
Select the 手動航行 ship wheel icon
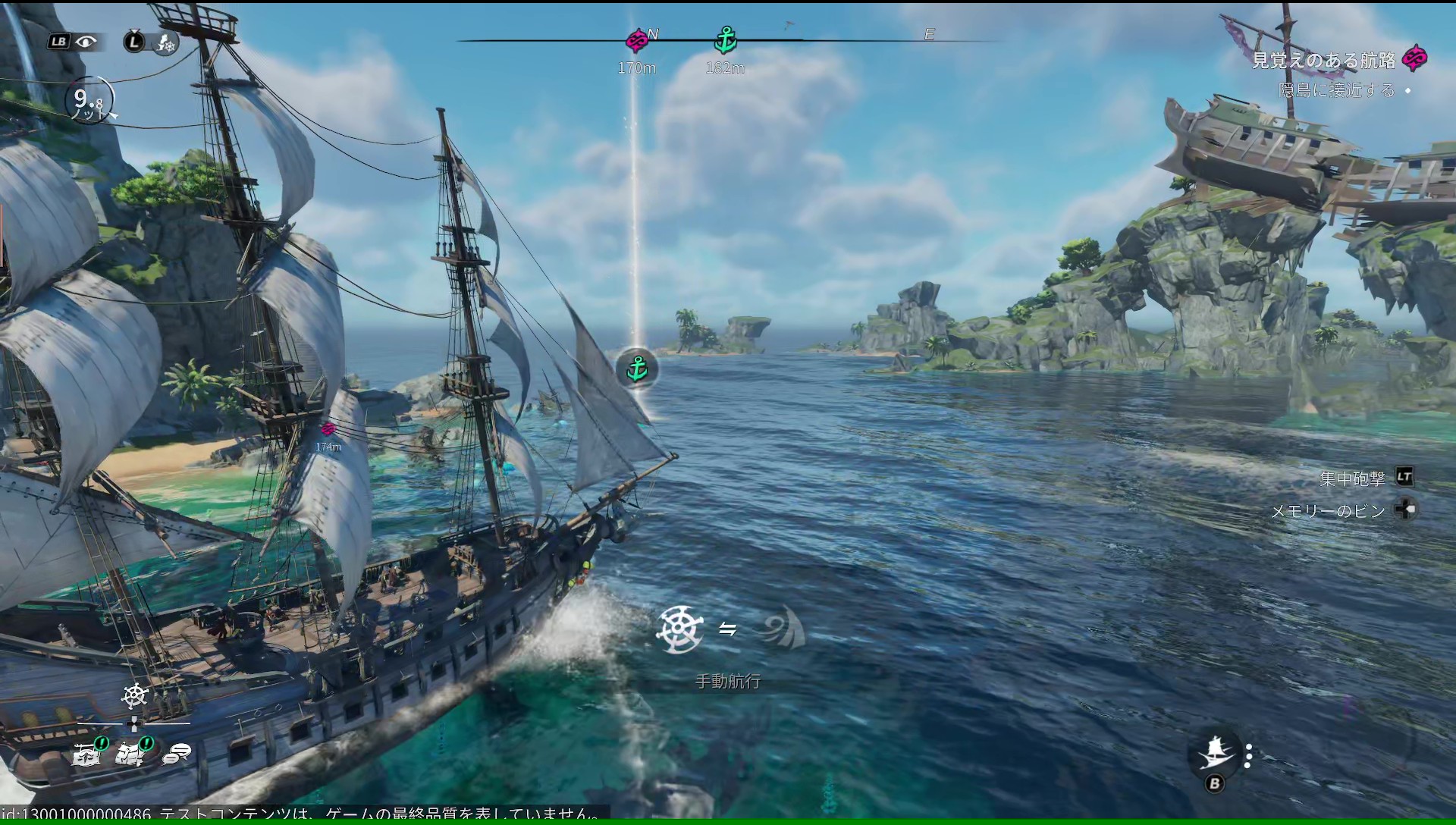pyautogui.click(x=679, y=629)
